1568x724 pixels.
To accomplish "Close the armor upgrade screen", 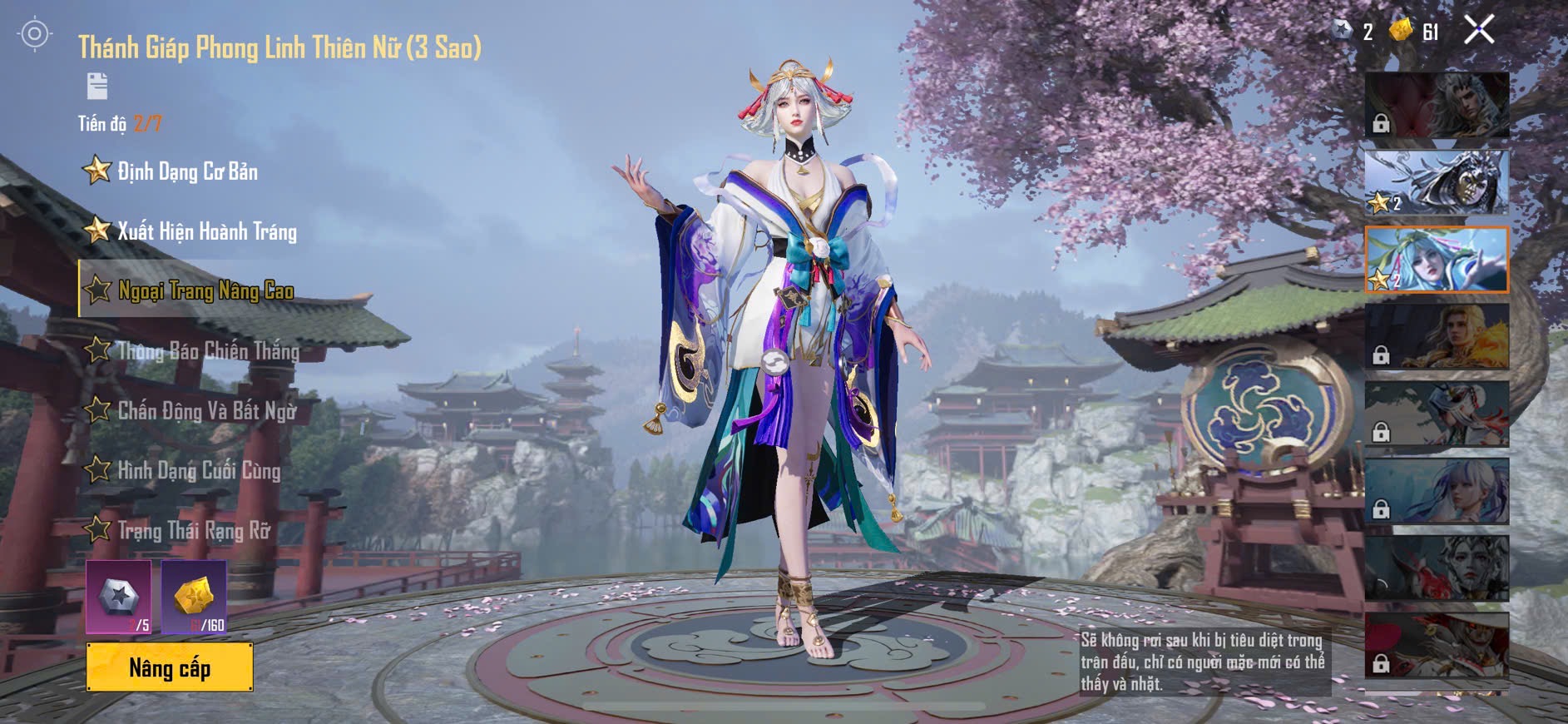I will pos(1478,31).
